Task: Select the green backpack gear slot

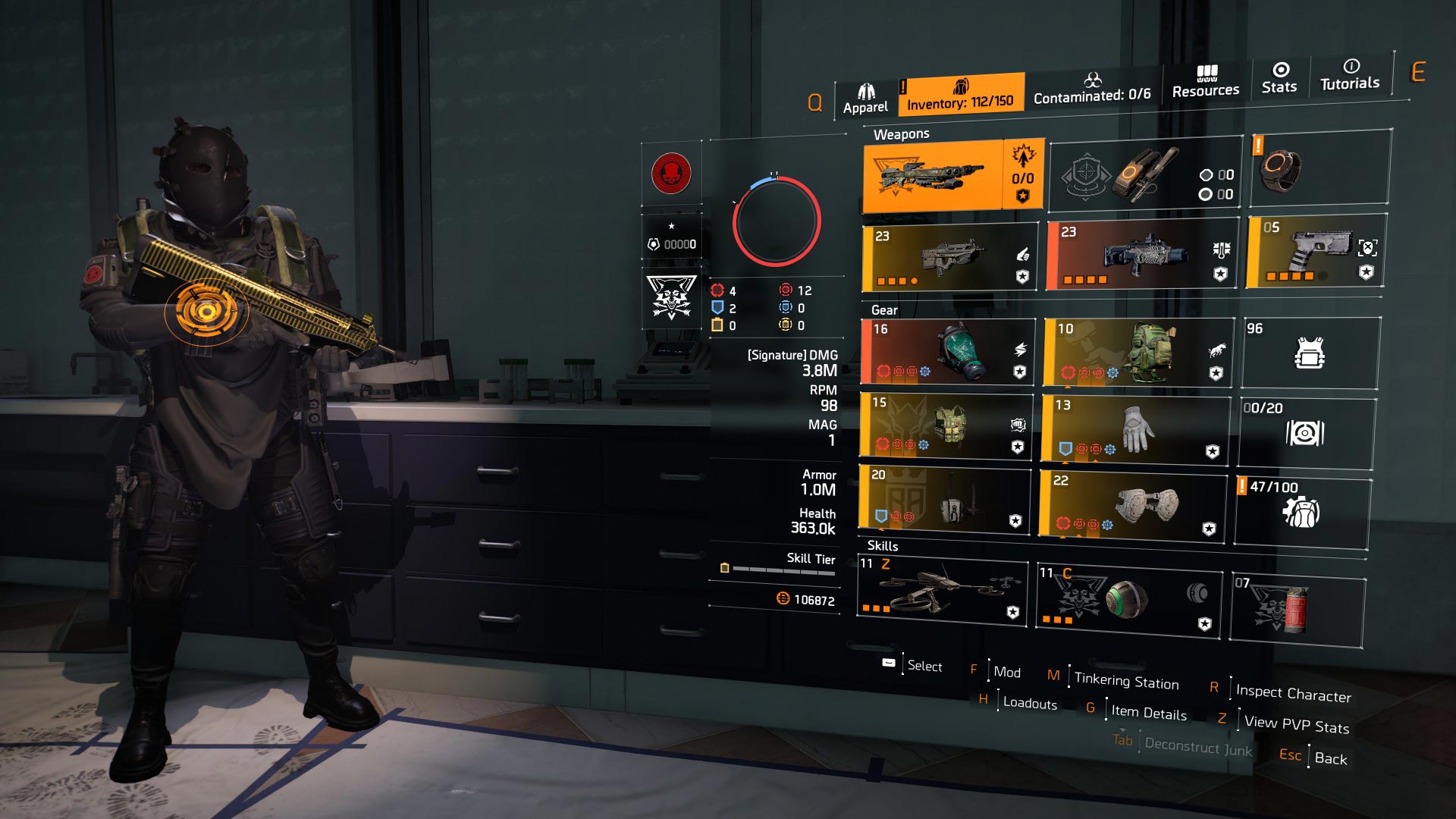Action: pos(1137,352)
